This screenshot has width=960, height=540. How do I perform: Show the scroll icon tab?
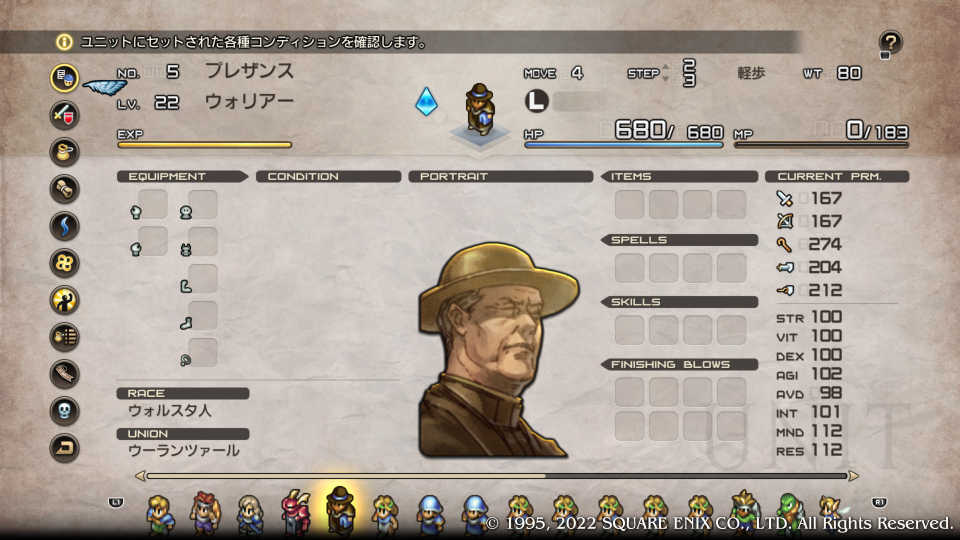click(65, 188)
